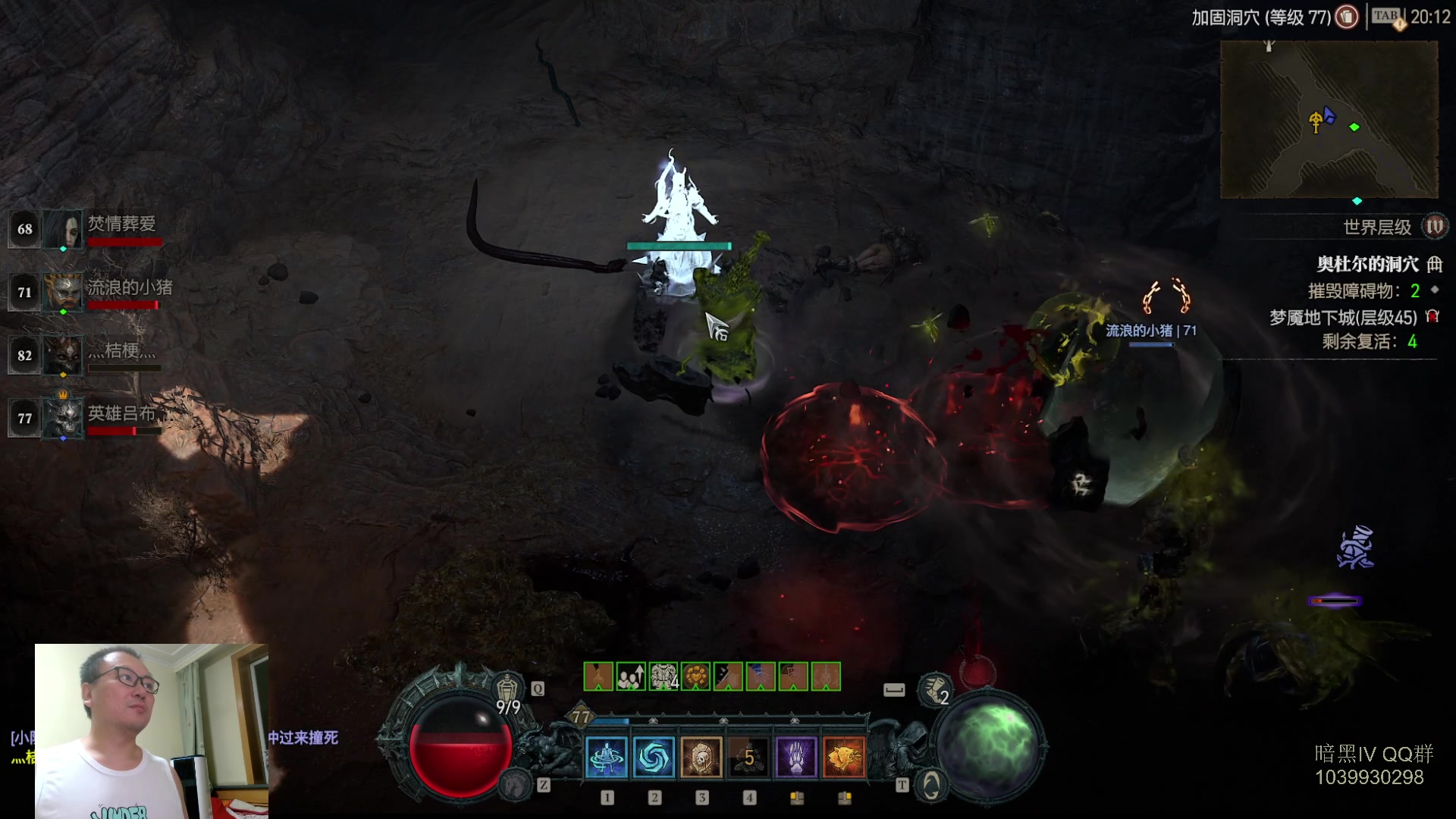The width and height of the screenshot is (1456, 819).
Task: Open the 奥杜尔的洞穴 dungeon objective tracker
Action: tap(1367, 264)
